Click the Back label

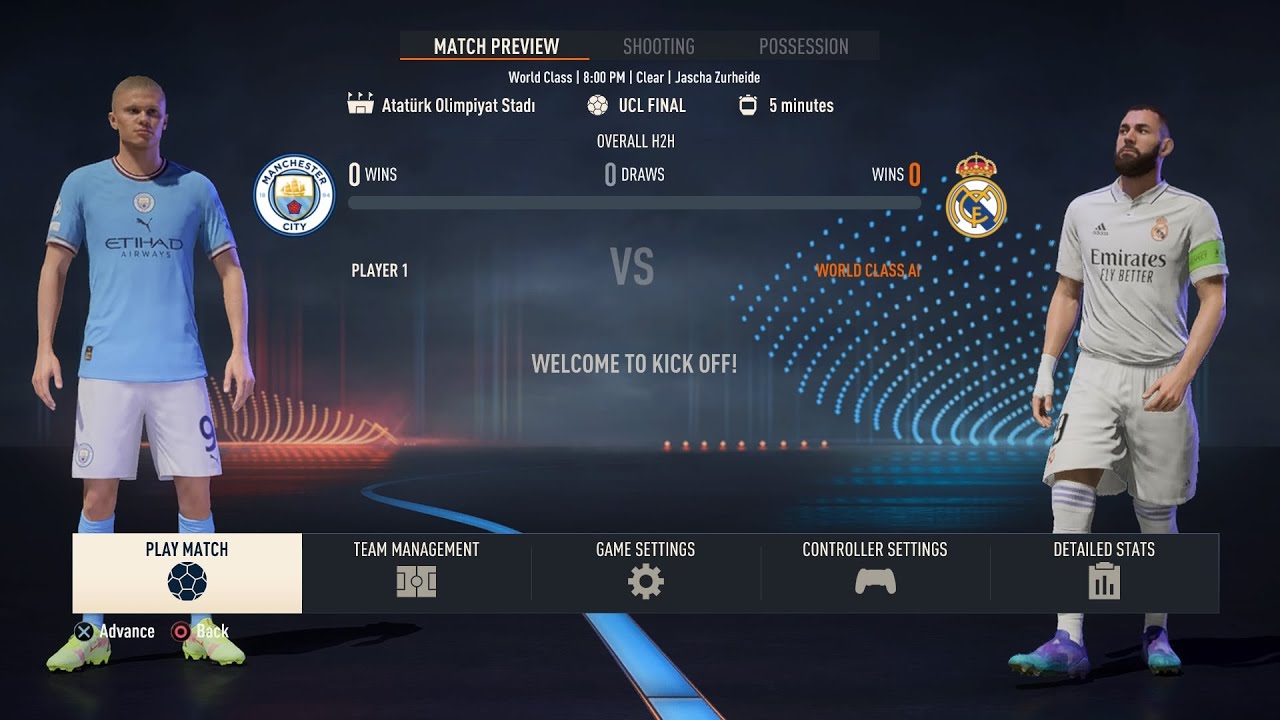[x=211, y=631]
